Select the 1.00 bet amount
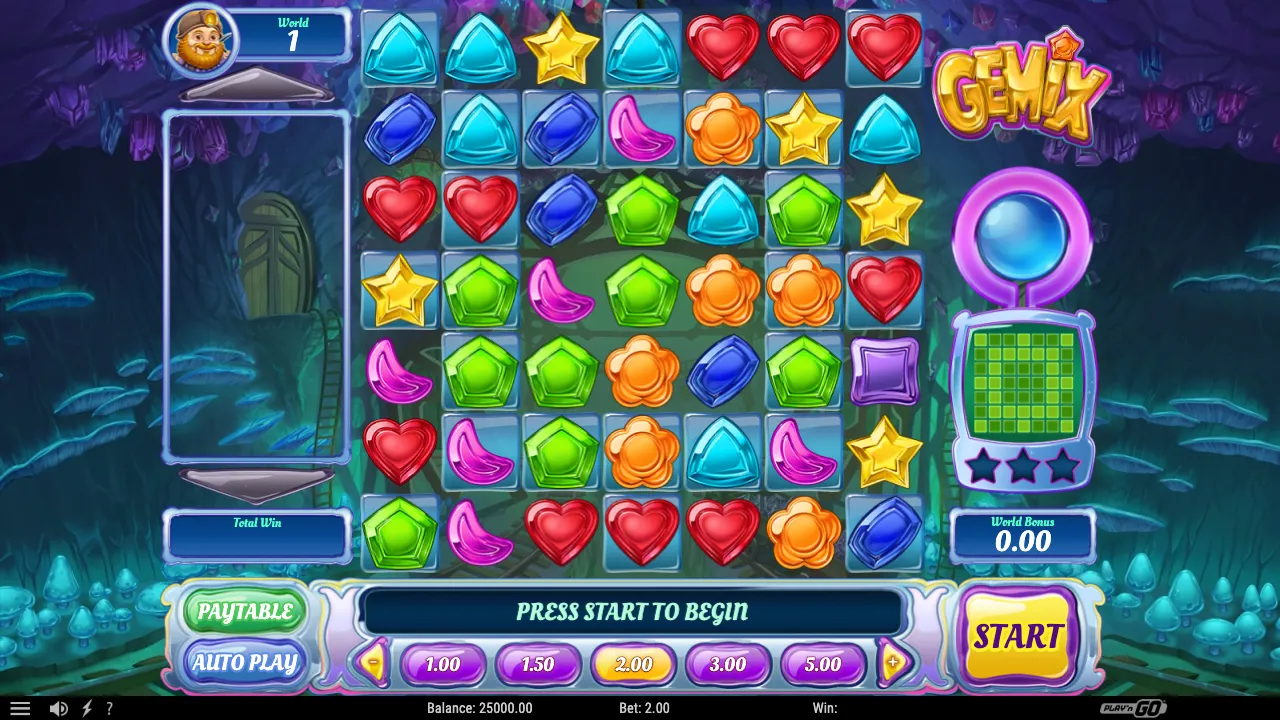 (x=442, y=665)
